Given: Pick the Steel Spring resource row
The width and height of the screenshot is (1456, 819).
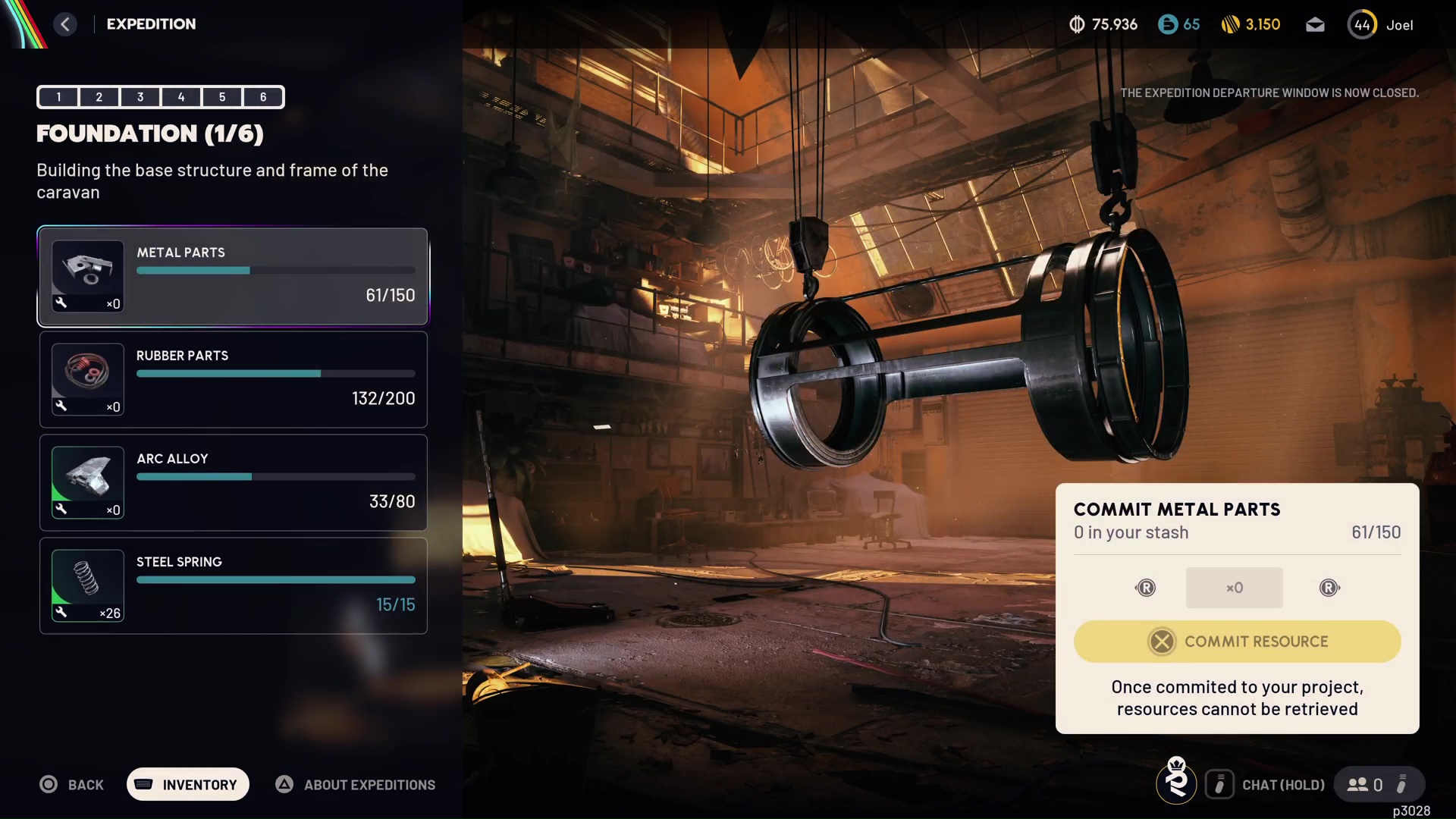Looking at the screenshot, I should click(233, 585).
